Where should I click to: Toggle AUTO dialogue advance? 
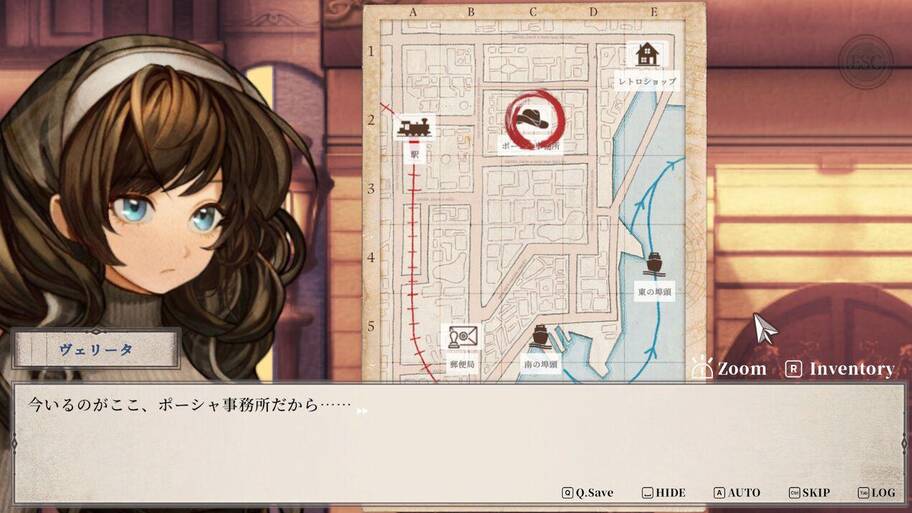click(x=737, y=493)
